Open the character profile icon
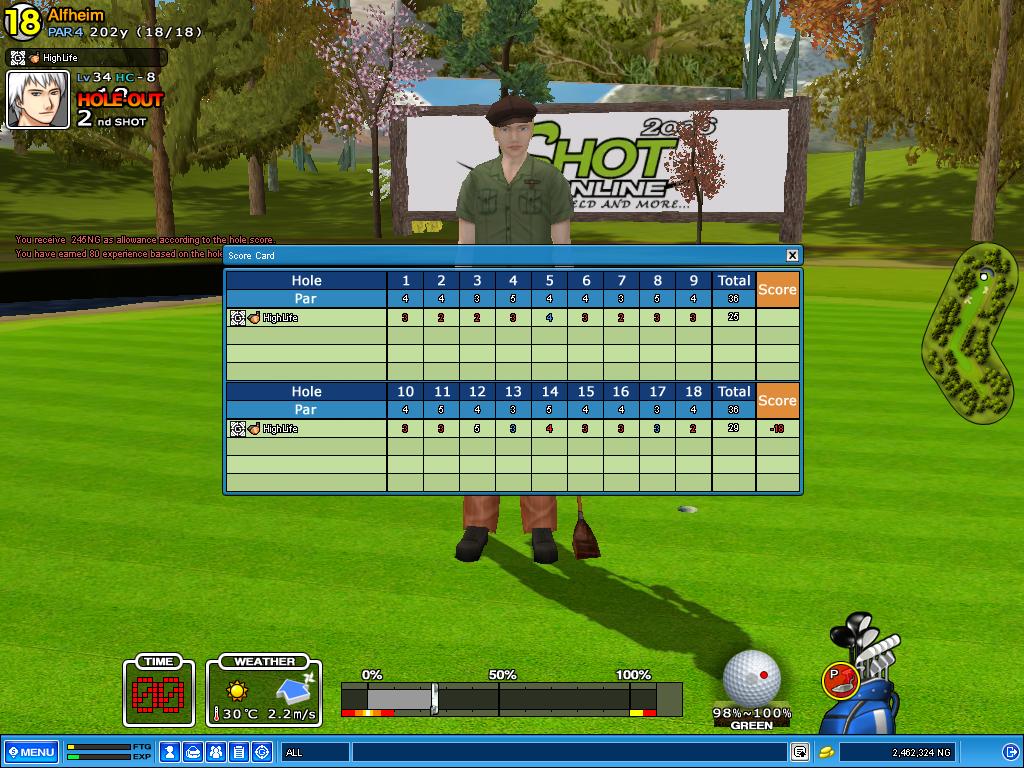 [x=171, y=752]
